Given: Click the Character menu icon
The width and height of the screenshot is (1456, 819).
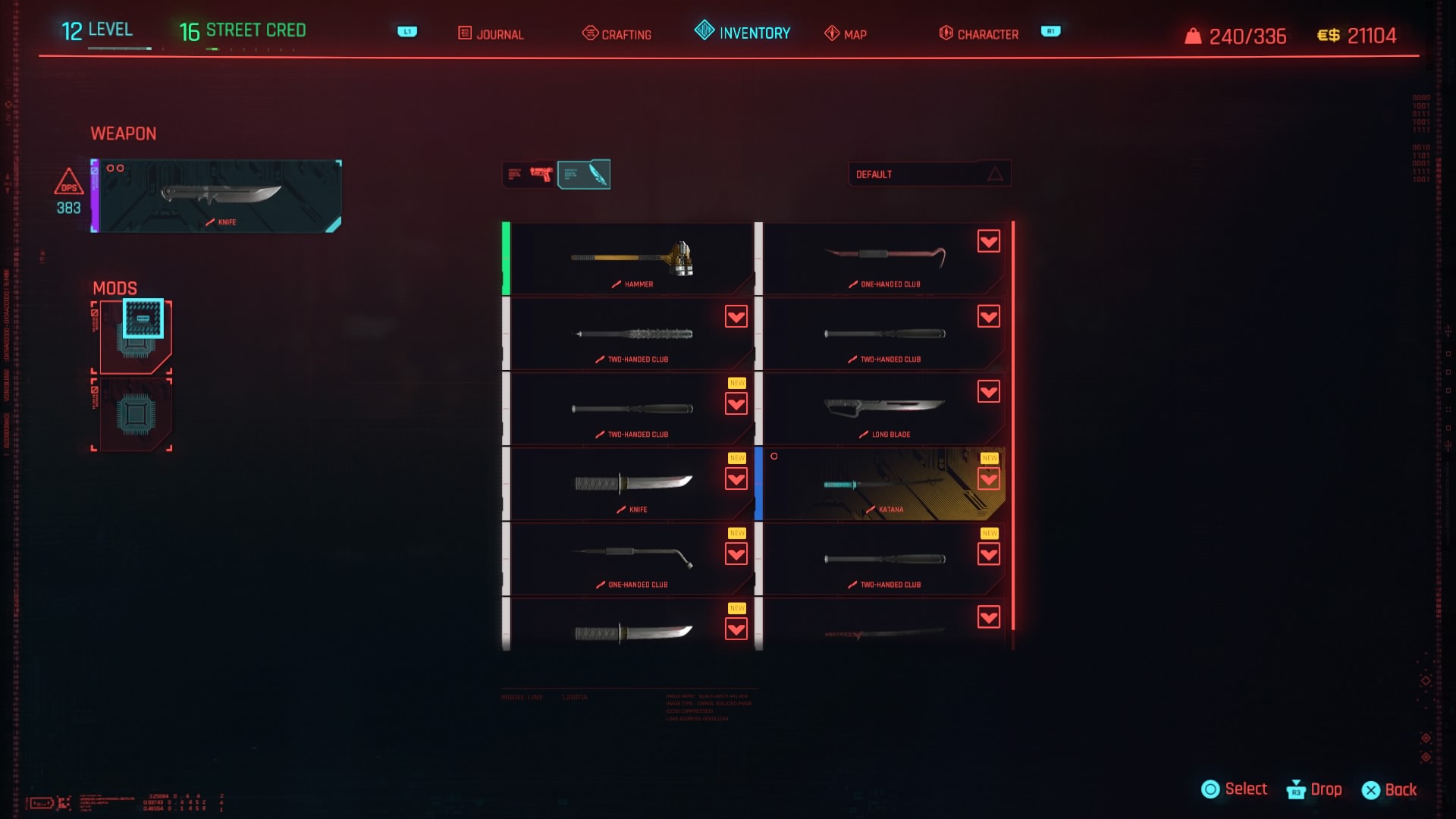Looking at the screenshot, I should [945, 33].
